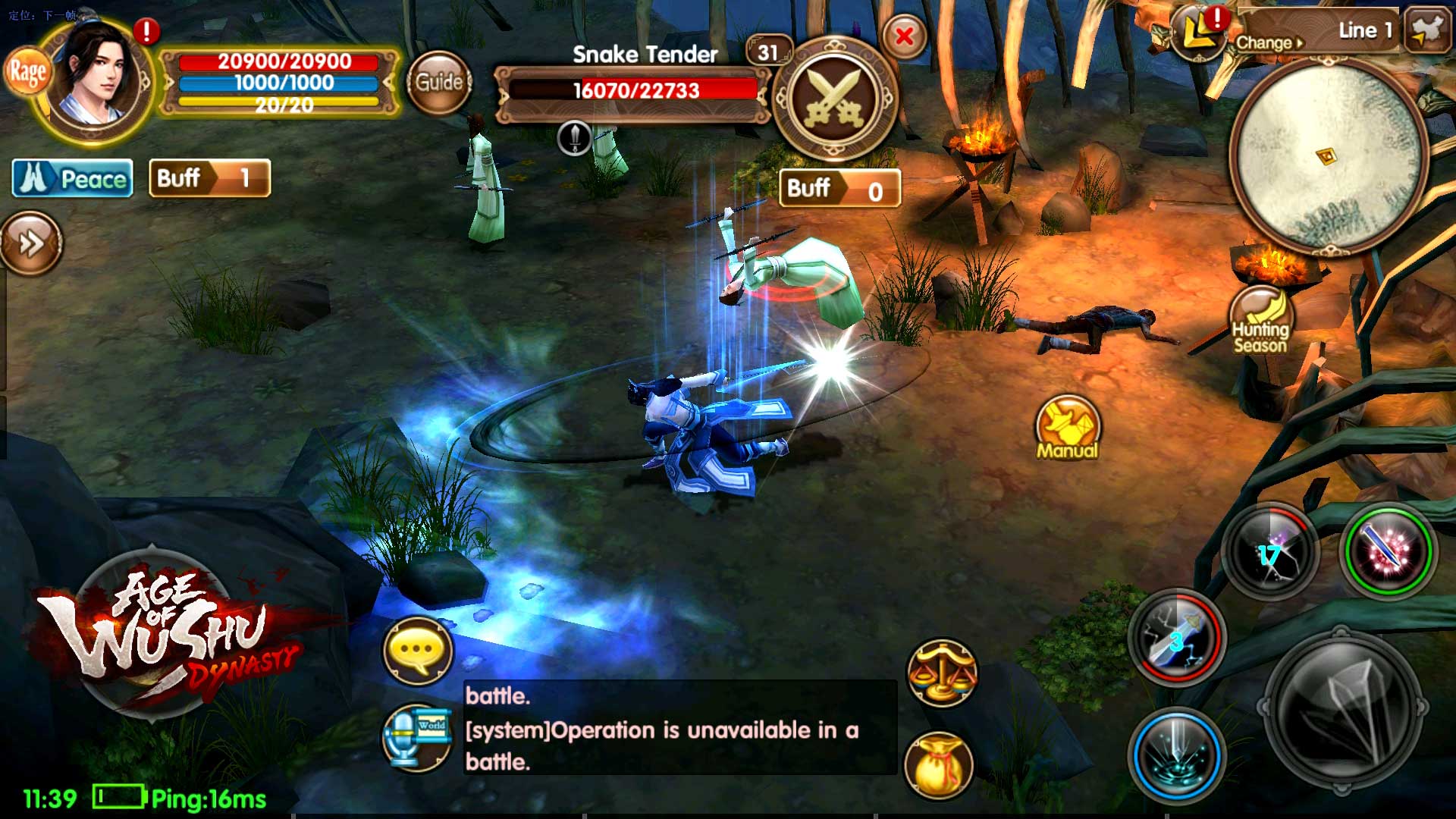The height and width of the screenshot is (819, 1456).
Task: Tap the Rage button beside the portrait
Action: tap(27, 73)
